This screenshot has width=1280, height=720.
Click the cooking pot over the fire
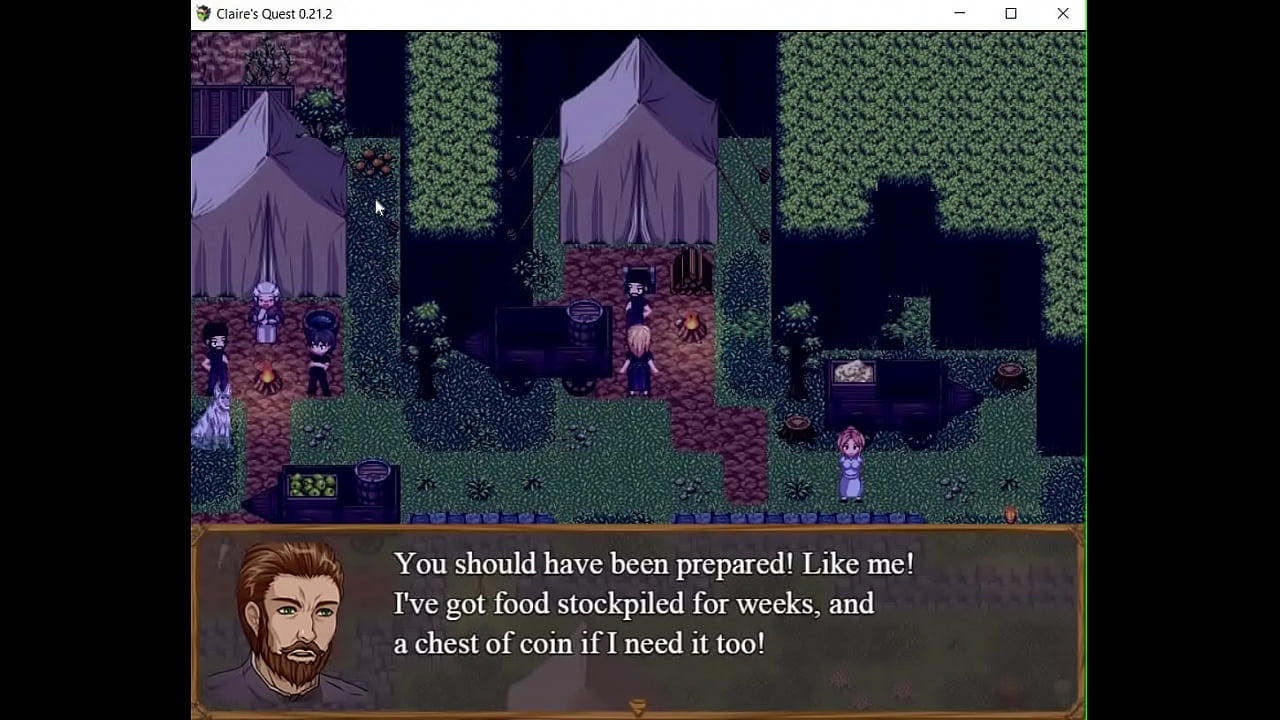coord(322,320)
